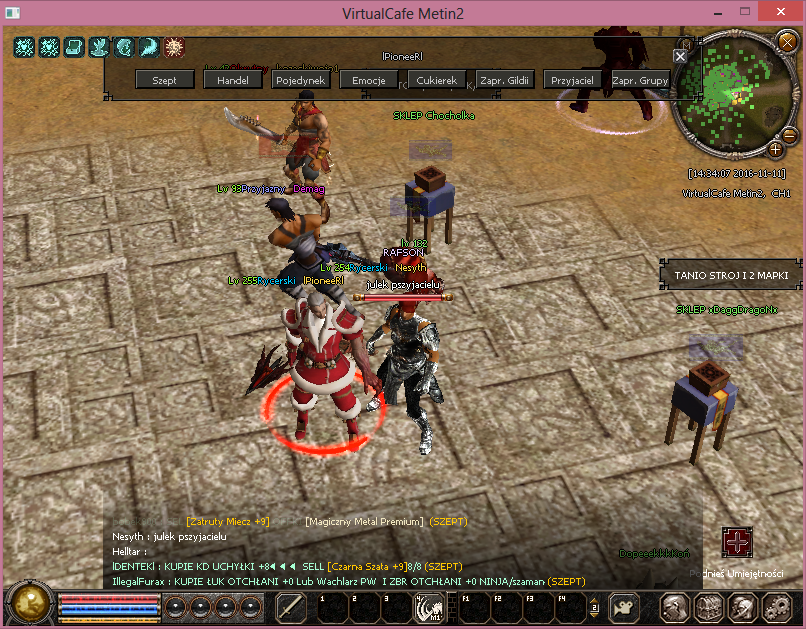This screenshot has width=806, height=629.
Task: Add the player with the Przyjaciel button
Action: 573,80
